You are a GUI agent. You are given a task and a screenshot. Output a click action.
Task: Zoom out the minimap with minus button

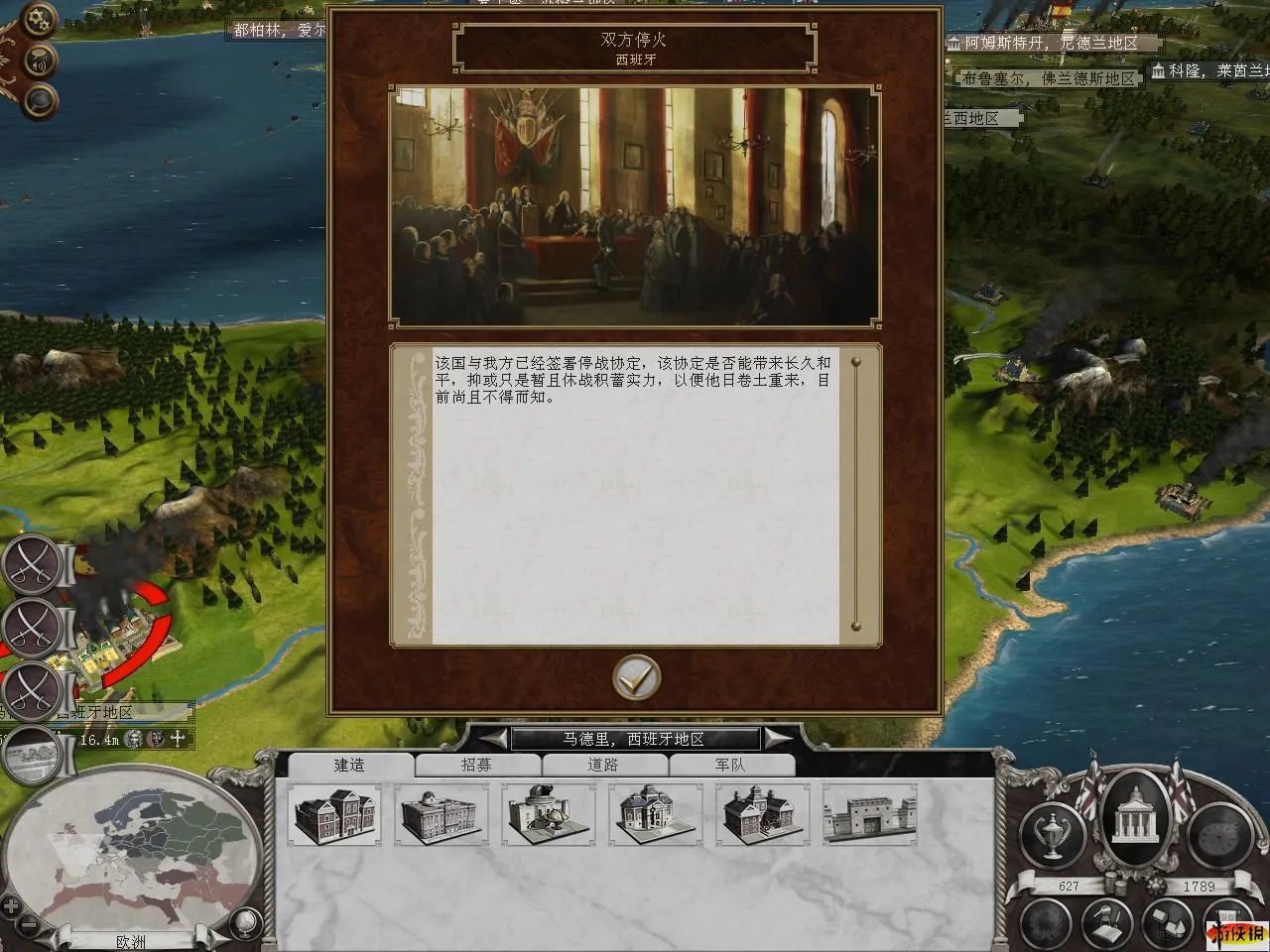30,926
